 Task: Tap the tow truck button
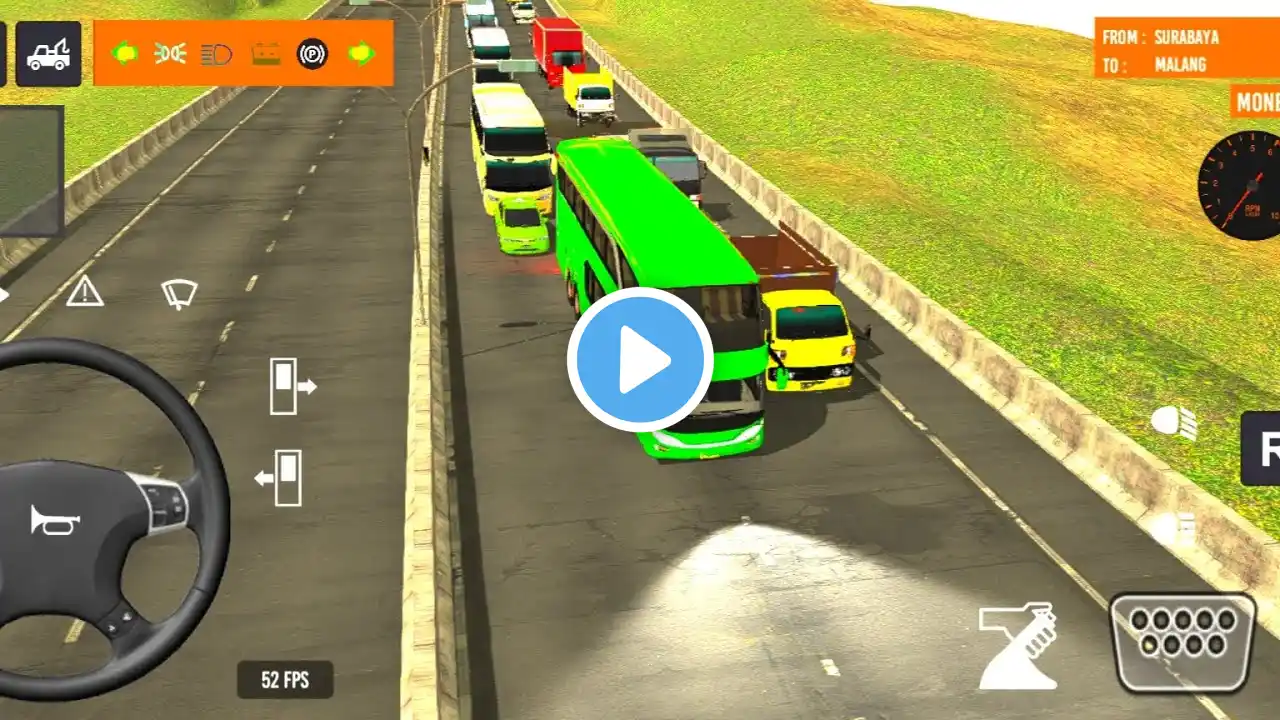[48, 54]
